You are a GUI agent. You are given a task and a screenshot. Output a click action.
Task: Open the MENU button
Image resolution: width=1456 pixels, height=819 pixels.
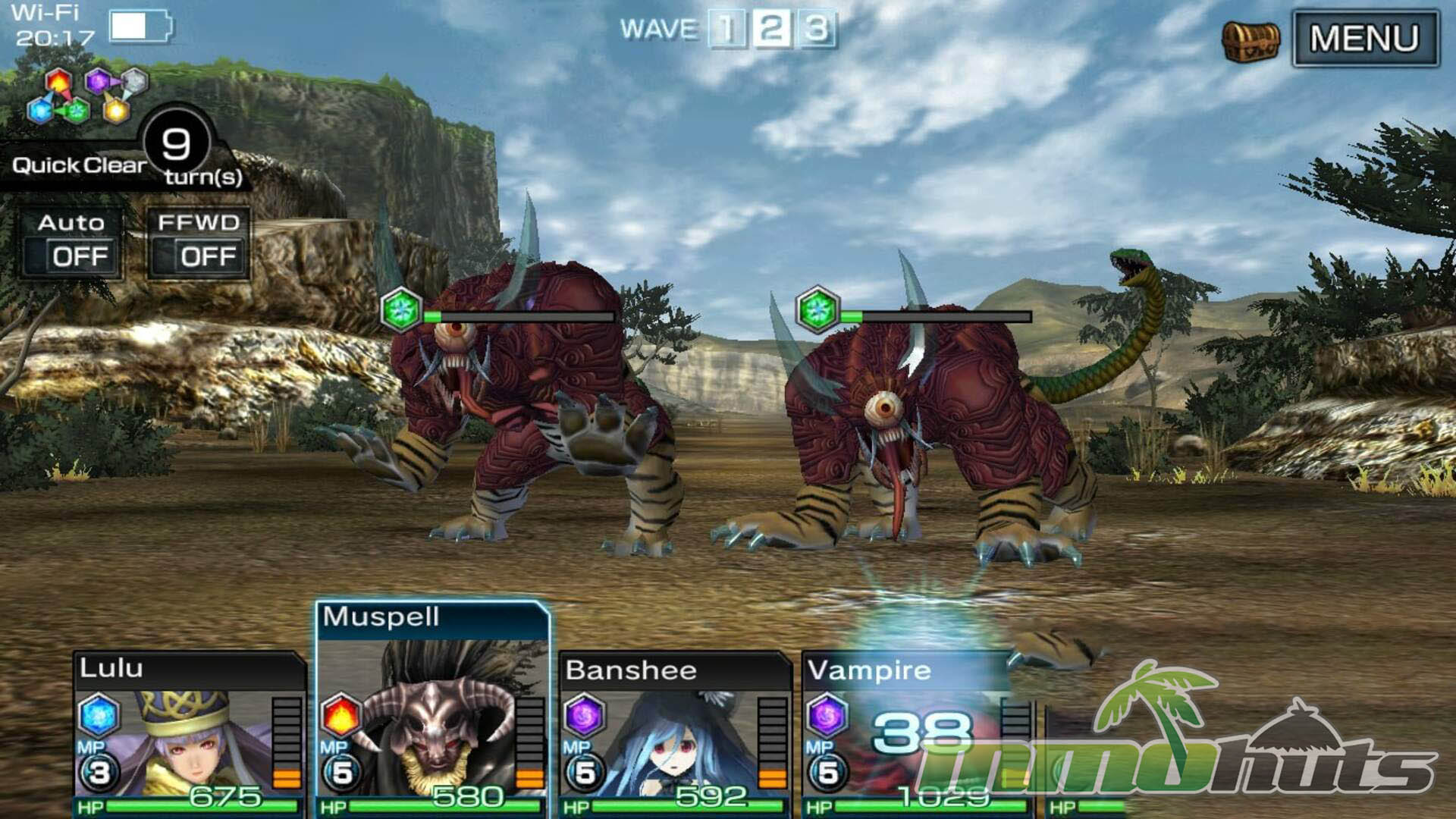tap(1364, 38)
